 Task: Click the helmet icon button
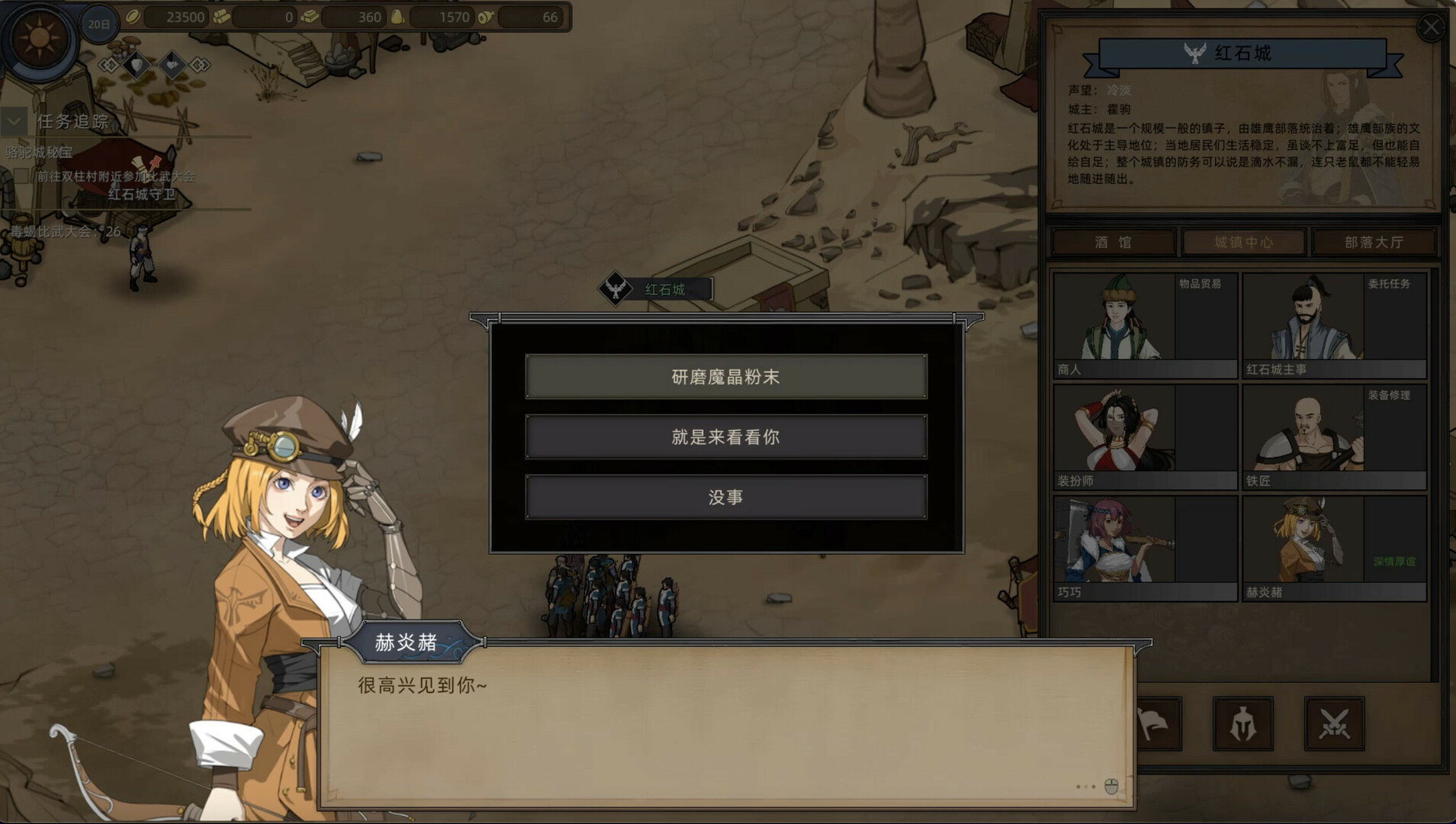(1242, 723)
